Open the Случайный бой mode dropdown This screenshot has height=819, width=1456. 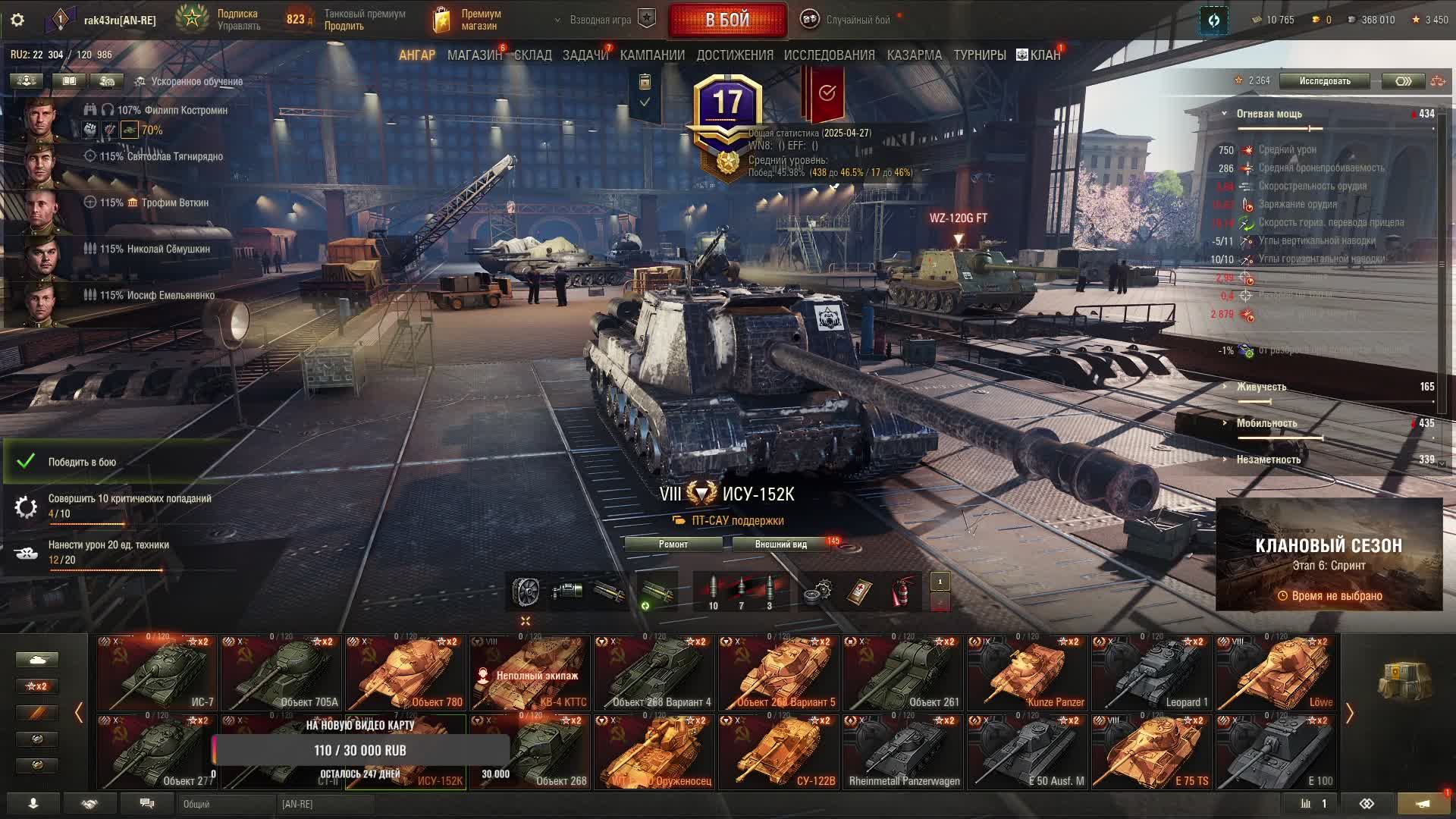tap(857, 20)
